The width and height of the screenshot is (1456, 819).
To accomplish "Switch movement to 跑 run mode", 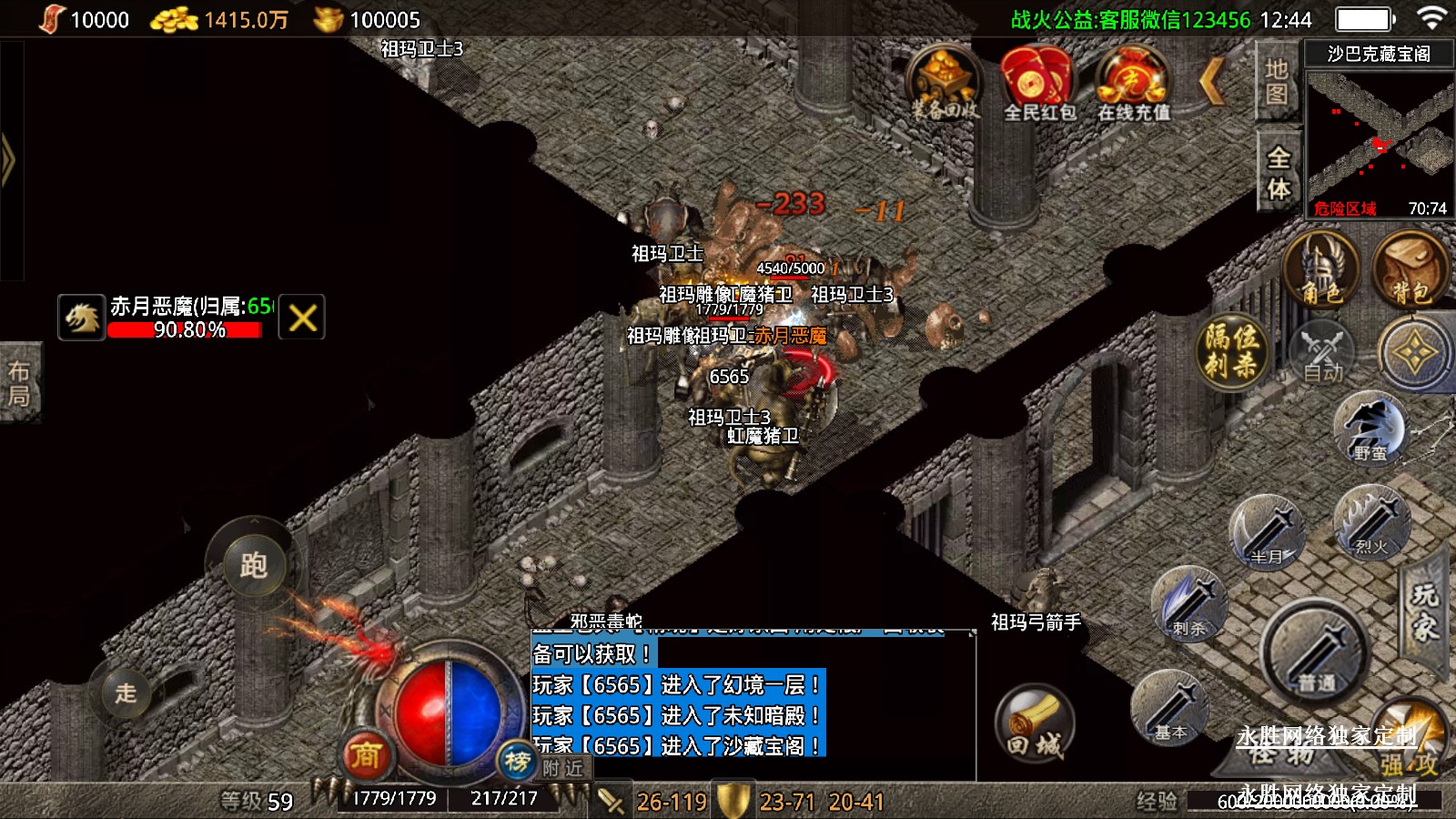I will (x=253, y=565).
